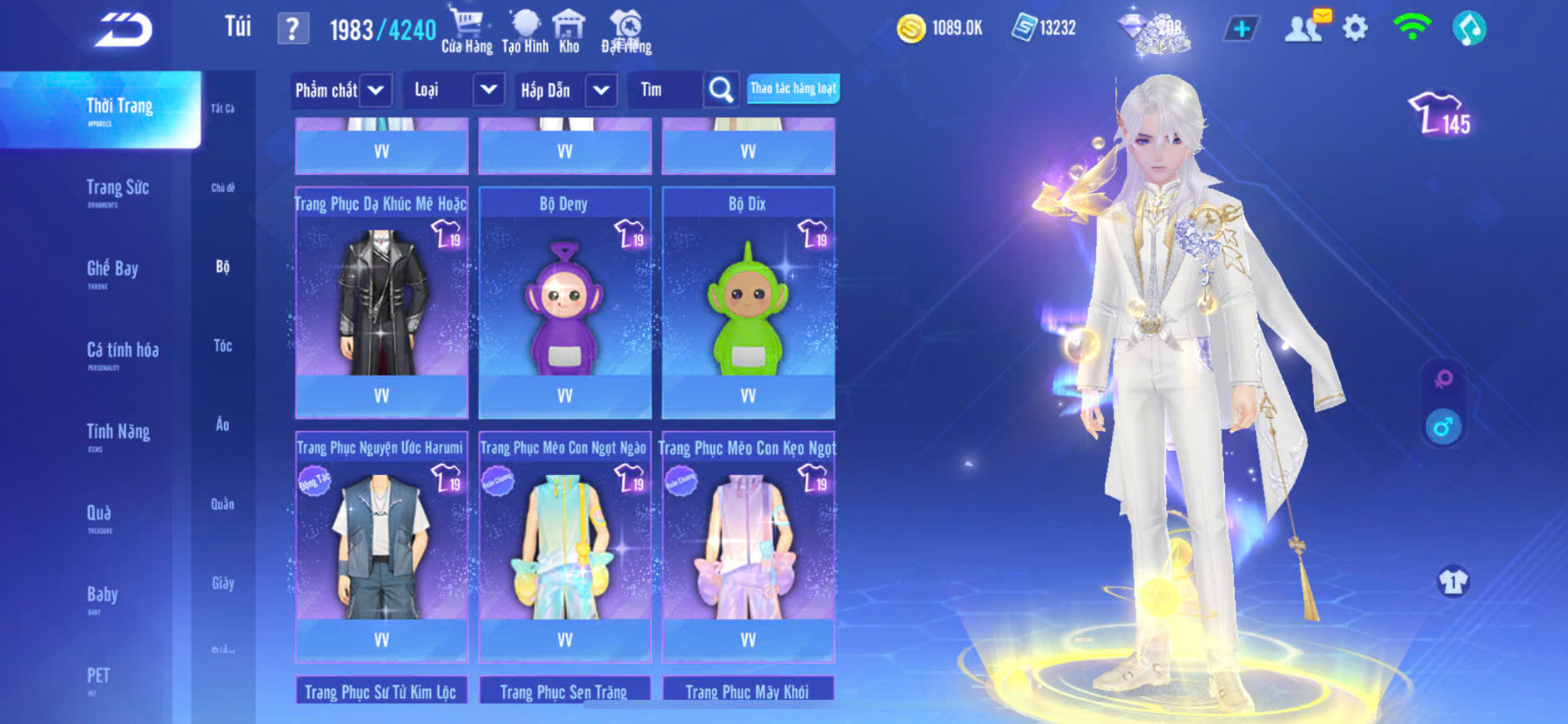The width and height of the screenshot is (1568, 724).
Task: Open the Kho storage
Action: [x=569, y=31]
